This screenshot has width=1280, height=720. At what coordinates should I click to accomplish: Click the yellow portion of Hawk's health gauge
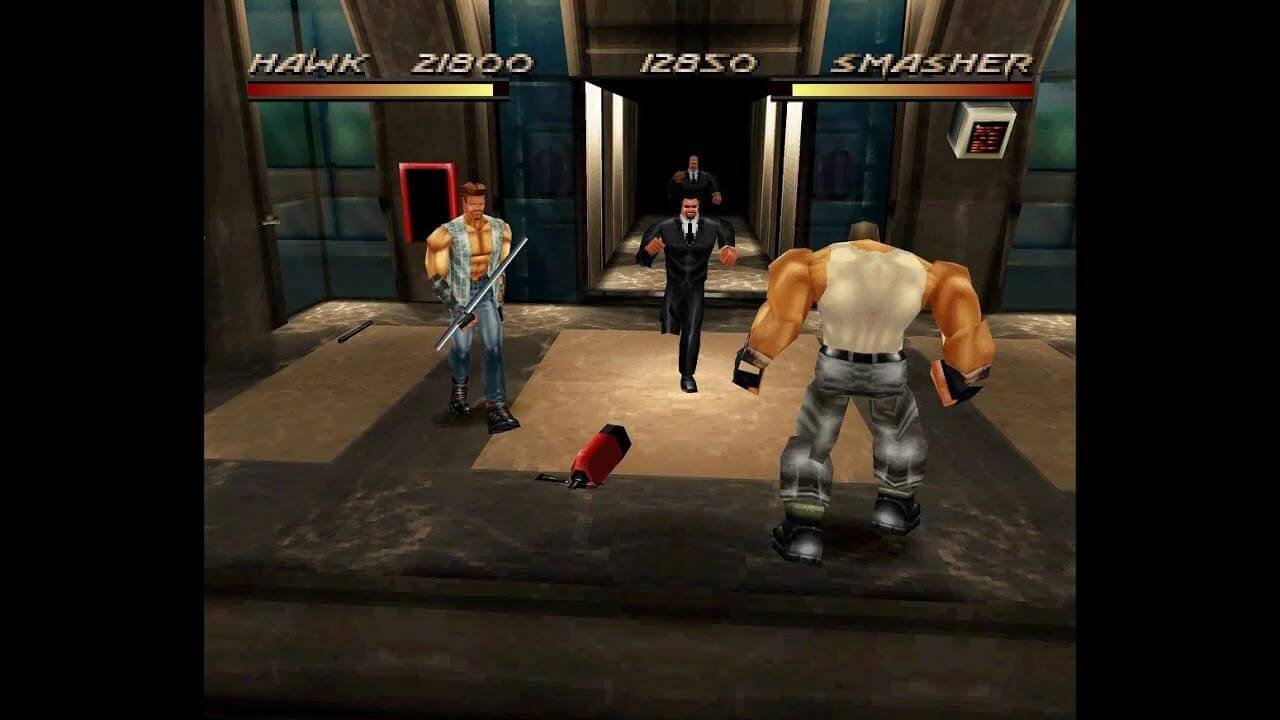450,89
